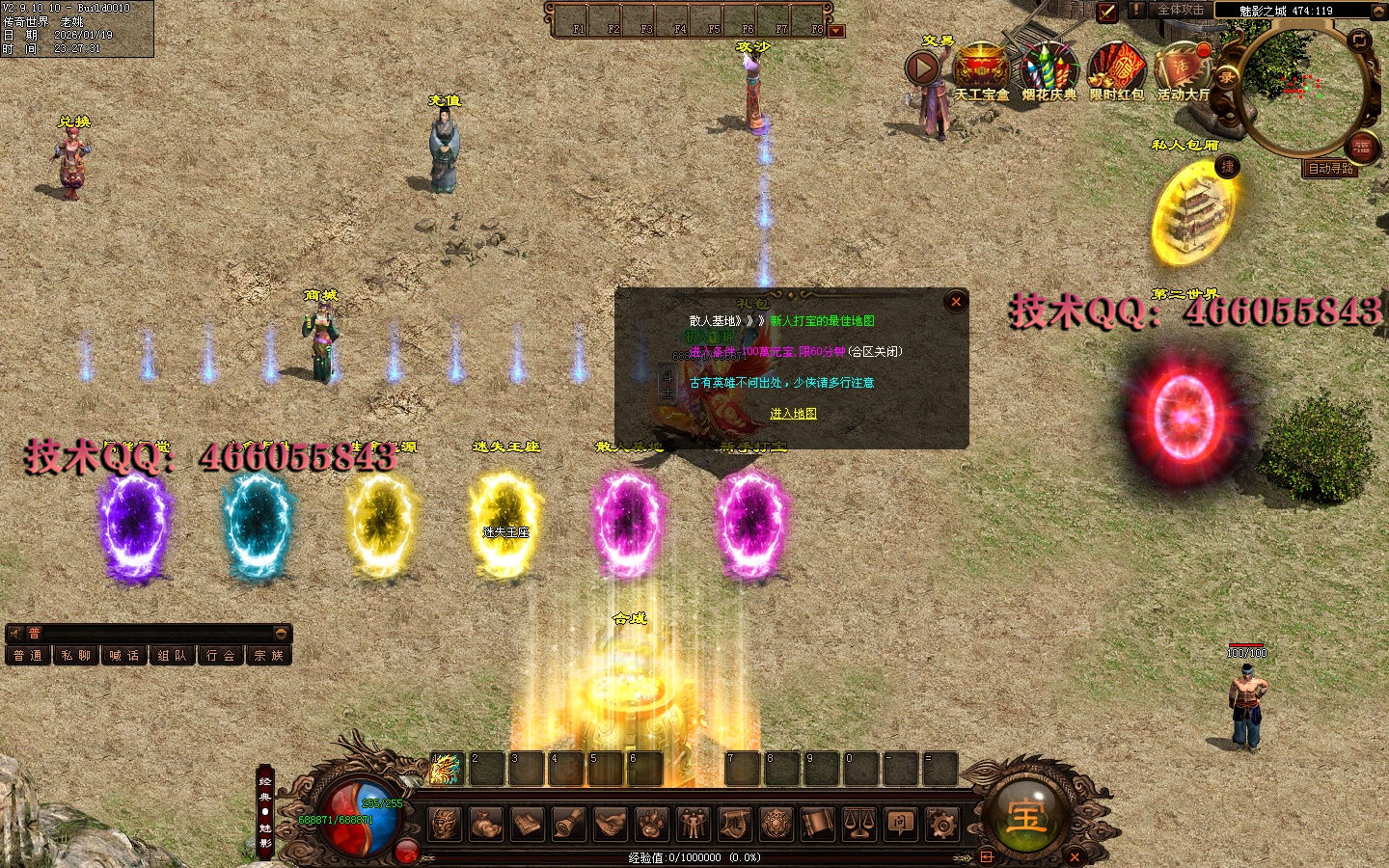
Task: Switch to the 私聊 chat channel
Action: click(x=75, y=656)
